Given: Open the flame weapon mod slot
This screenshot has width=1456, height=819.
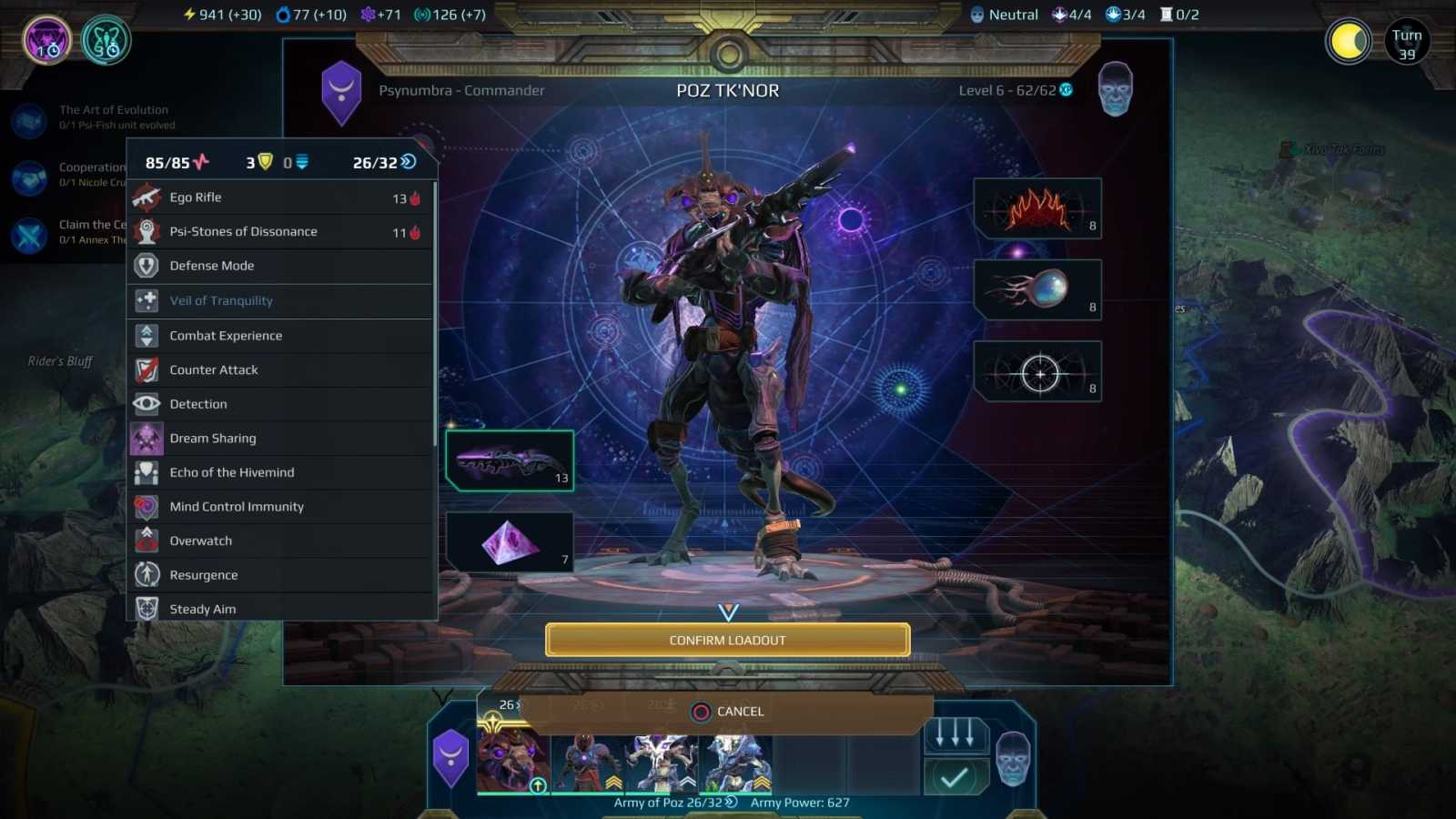Looking at the screenshot, I should point(1037,208).
